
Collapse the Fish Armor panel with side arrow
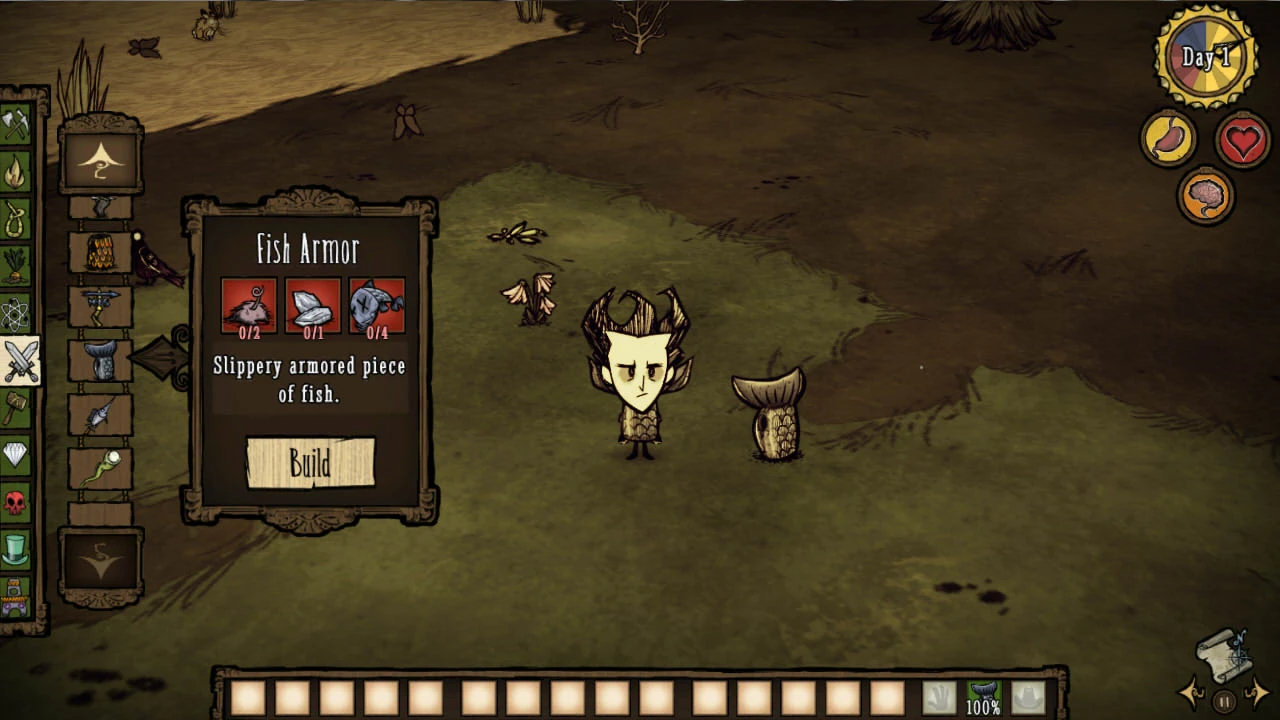point(160,356)
